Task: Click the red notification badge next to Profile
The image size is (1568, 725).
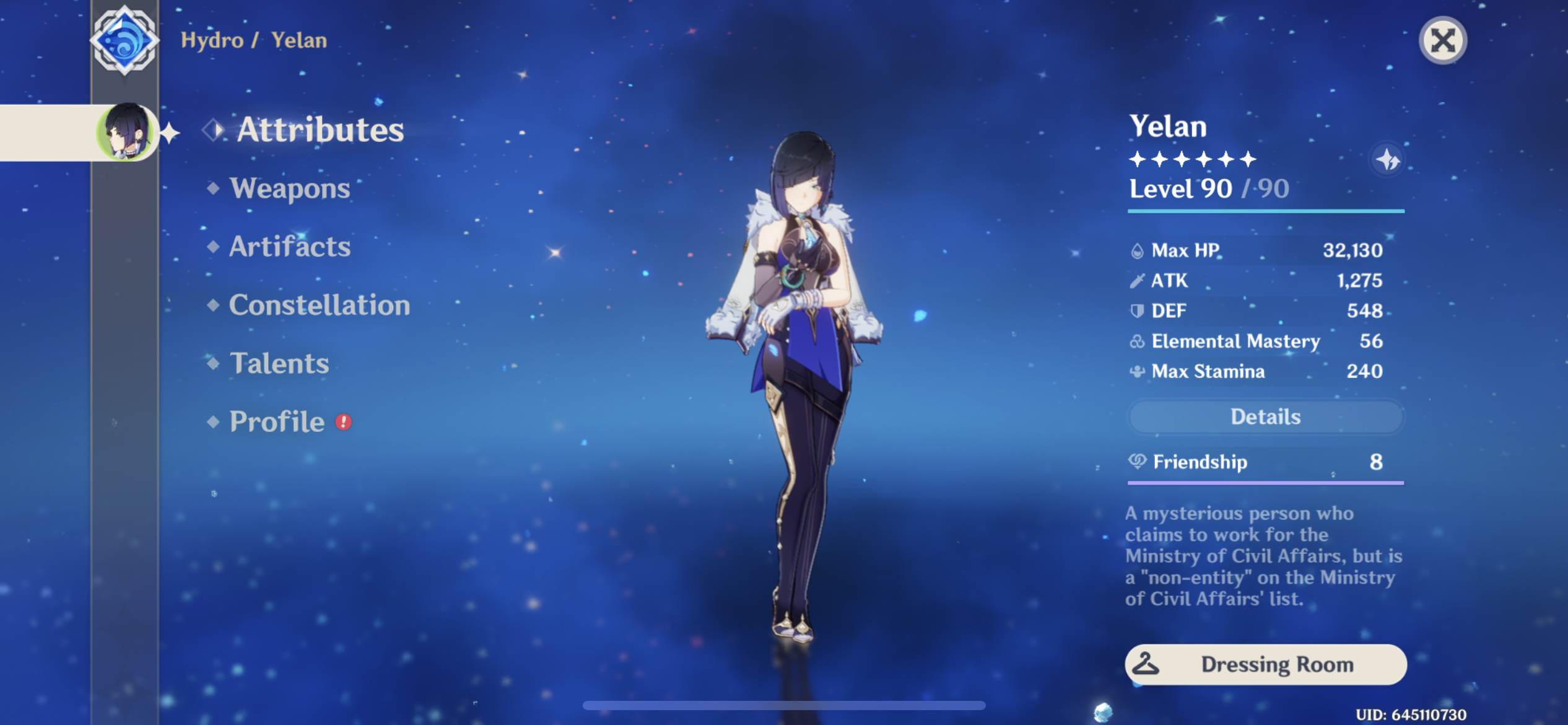Action: coord(344,421)
